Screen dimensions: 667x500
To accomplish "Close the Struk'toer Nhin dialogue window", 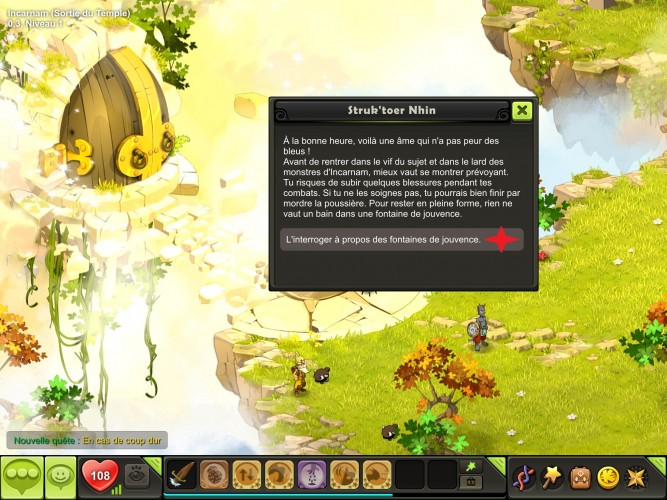I will pyautogui.click(x=521, y=110).
